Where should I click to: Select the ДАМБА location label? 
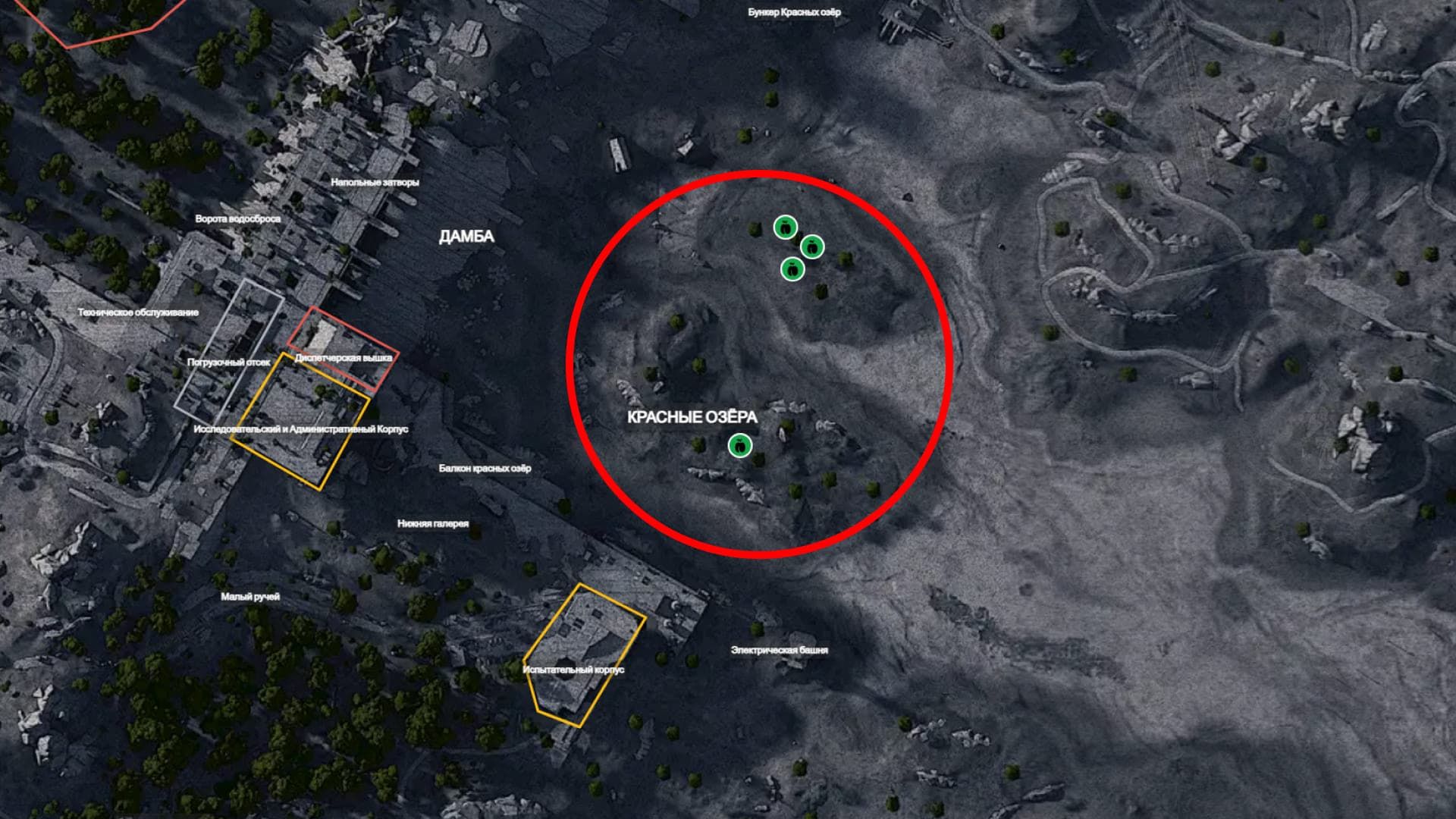(x=466, y=237)
